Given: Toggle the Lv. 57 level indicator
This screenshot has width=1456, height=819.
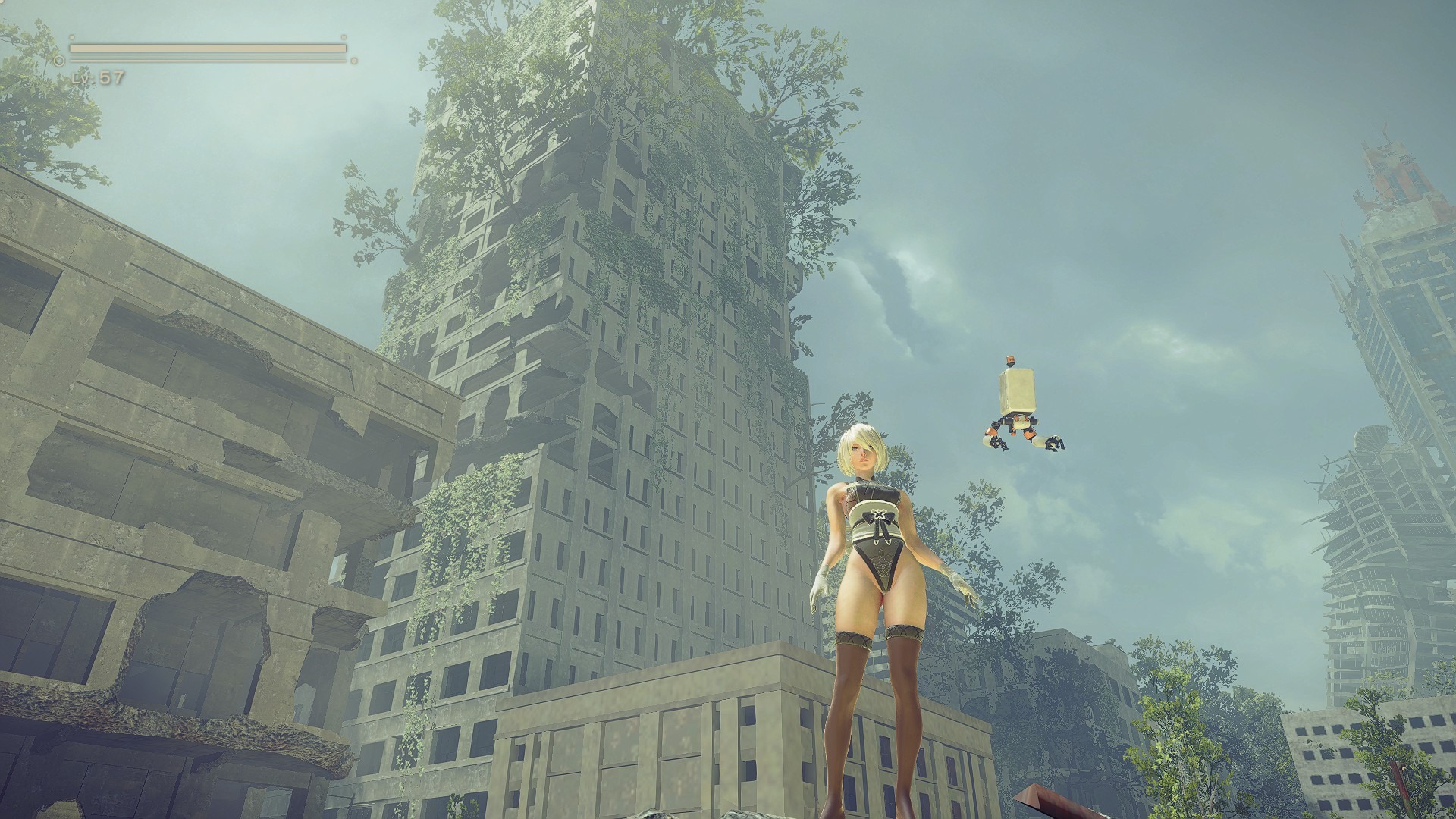Looking at the screenshot, I should coord(99,77).
